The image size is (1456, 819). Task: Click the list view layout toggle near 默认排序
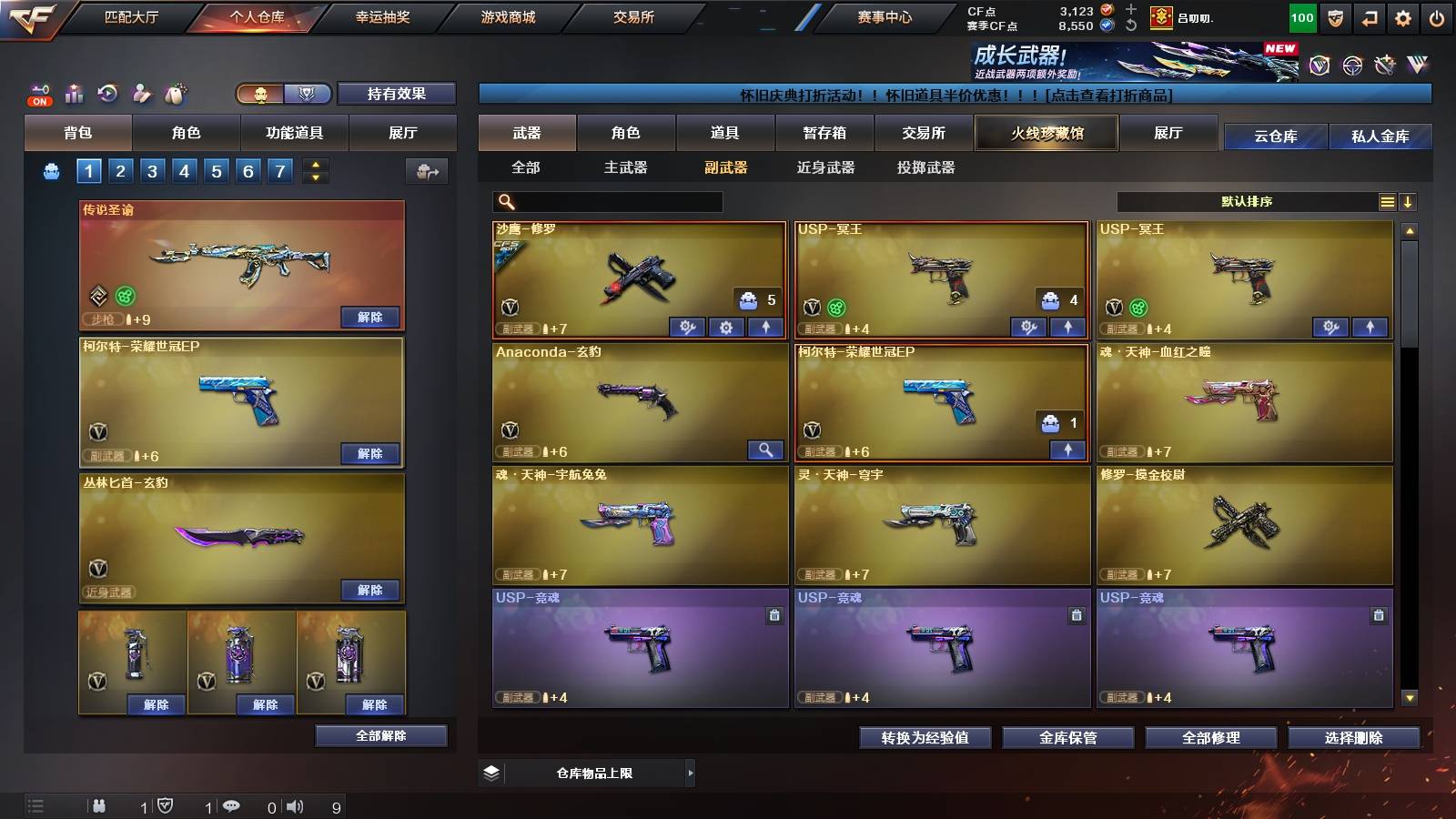1386,201
